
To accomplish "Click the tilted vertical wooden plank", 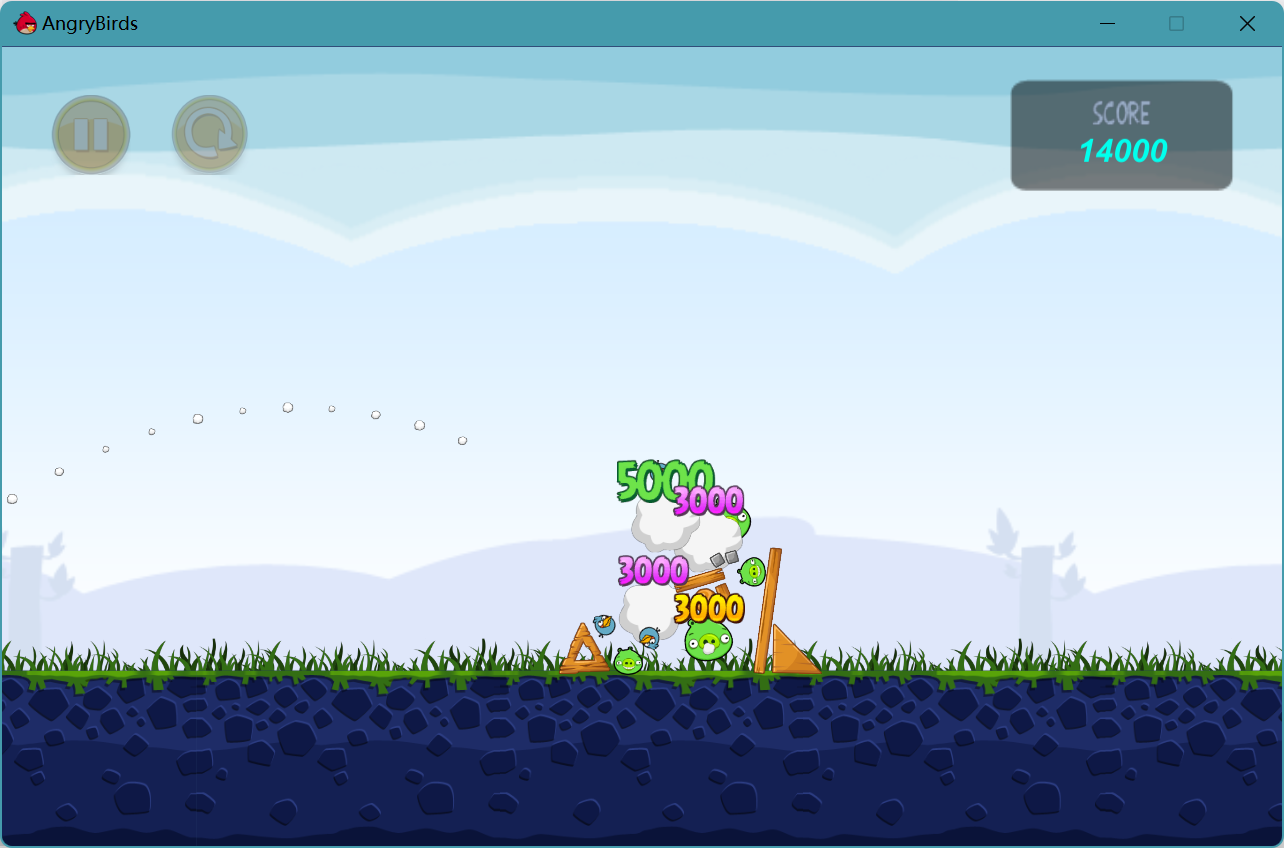I will click(x=766, y=610).
